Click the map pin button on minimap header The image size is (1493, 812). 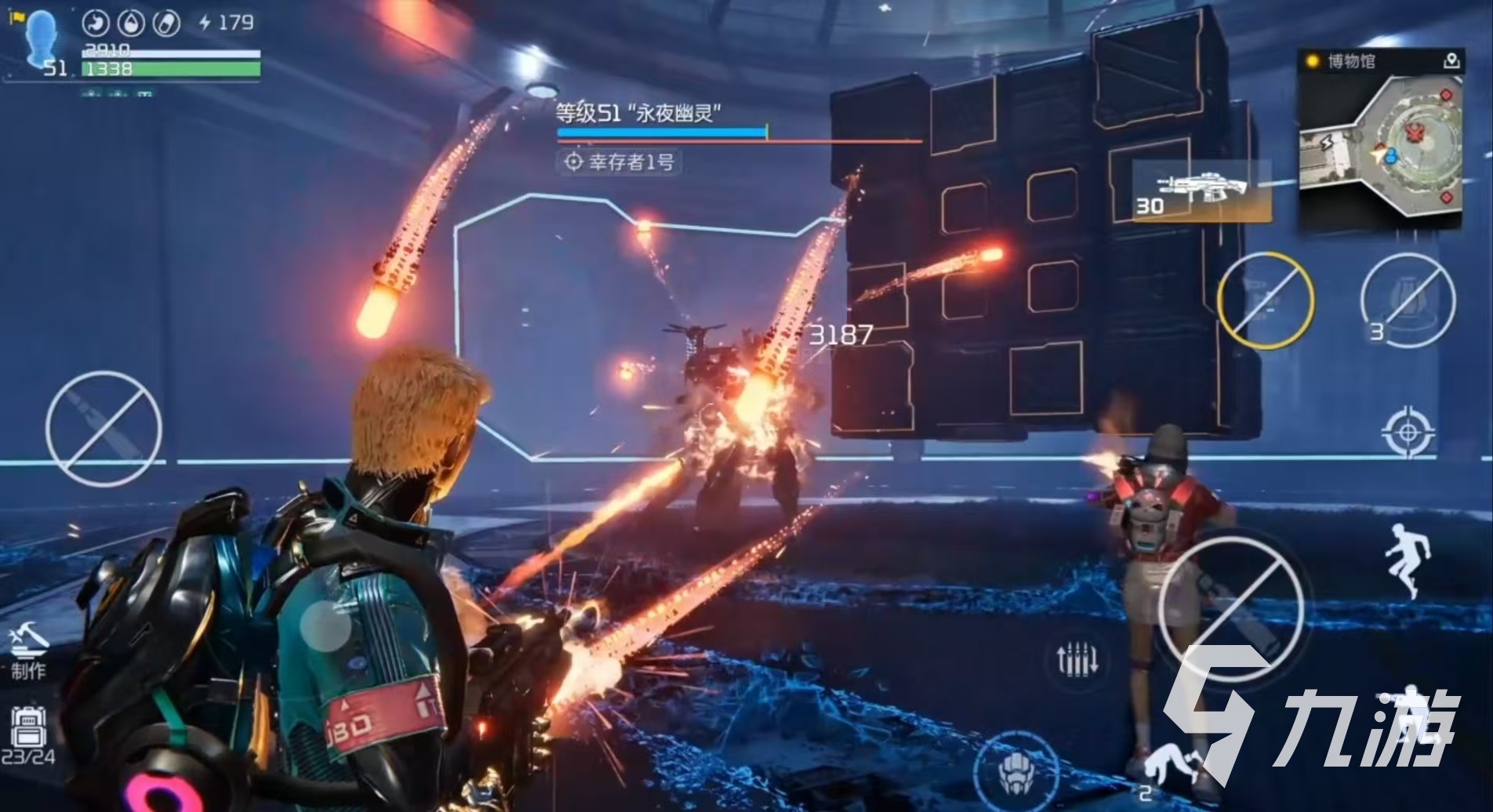1451,60
